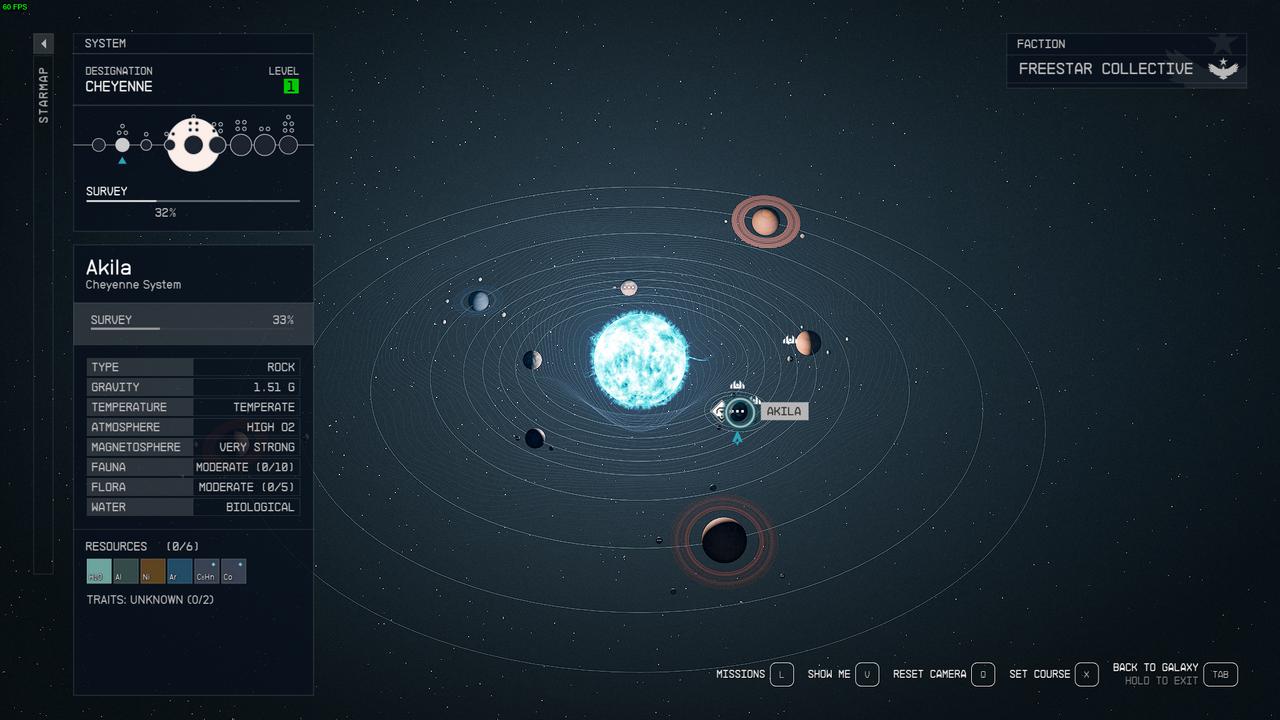Viewport: 1280px width, 720px height.
Task: Click the green Level 1 badge
Action: pyautogui.click(x=291, y=86)
